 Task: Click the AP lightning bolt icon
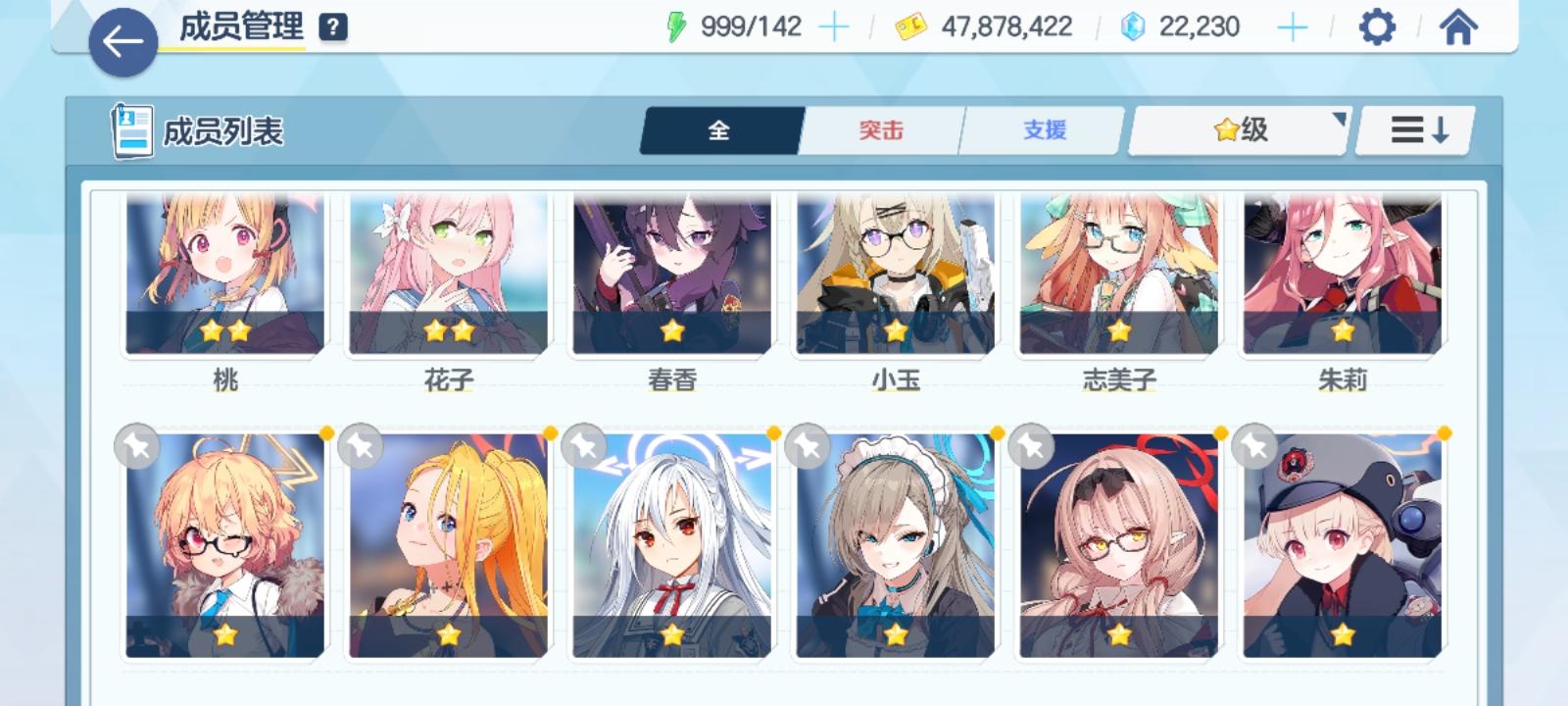click(x=677, y=25)
